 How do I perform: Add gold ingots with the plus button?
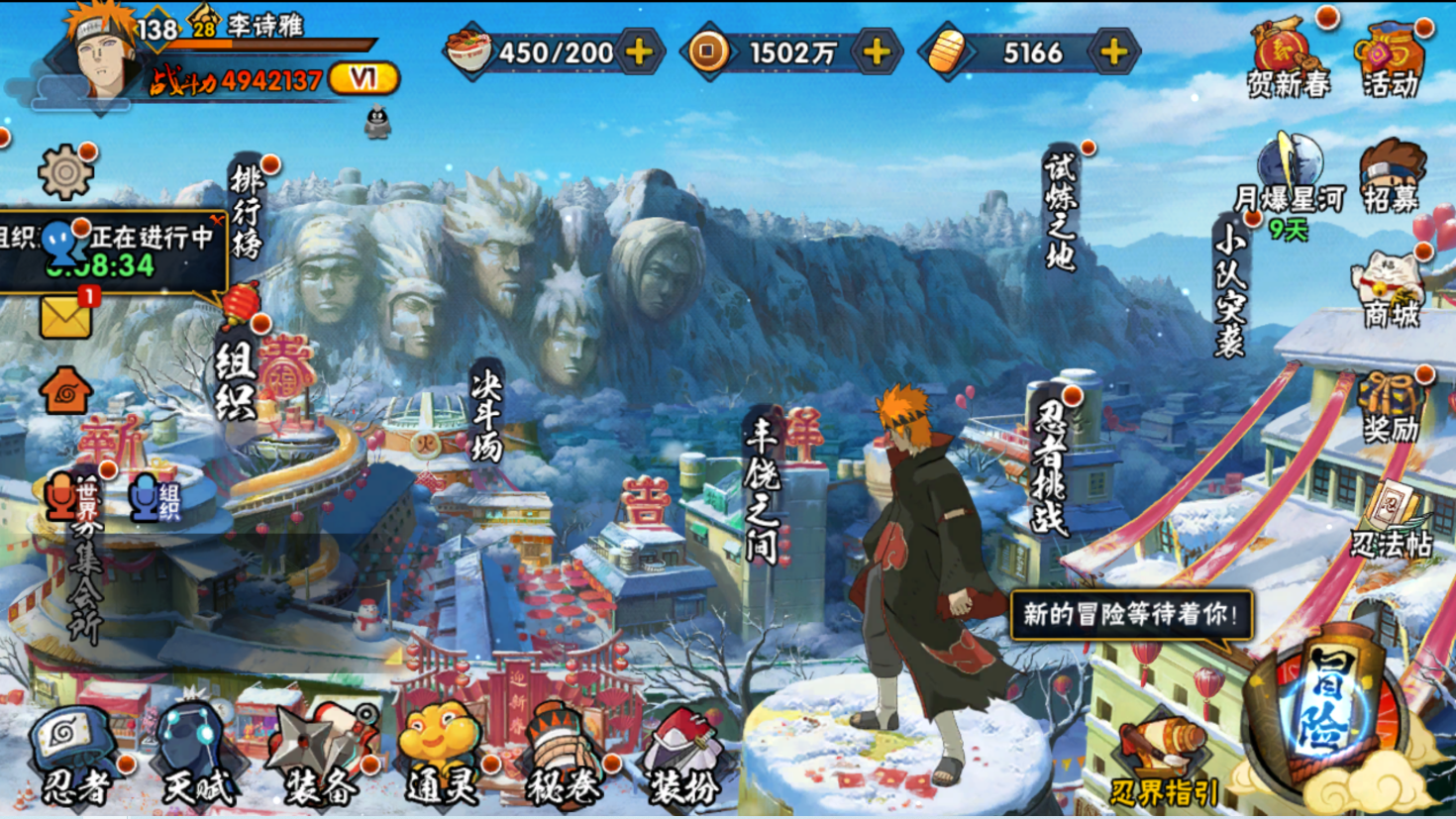[1114, 51]
